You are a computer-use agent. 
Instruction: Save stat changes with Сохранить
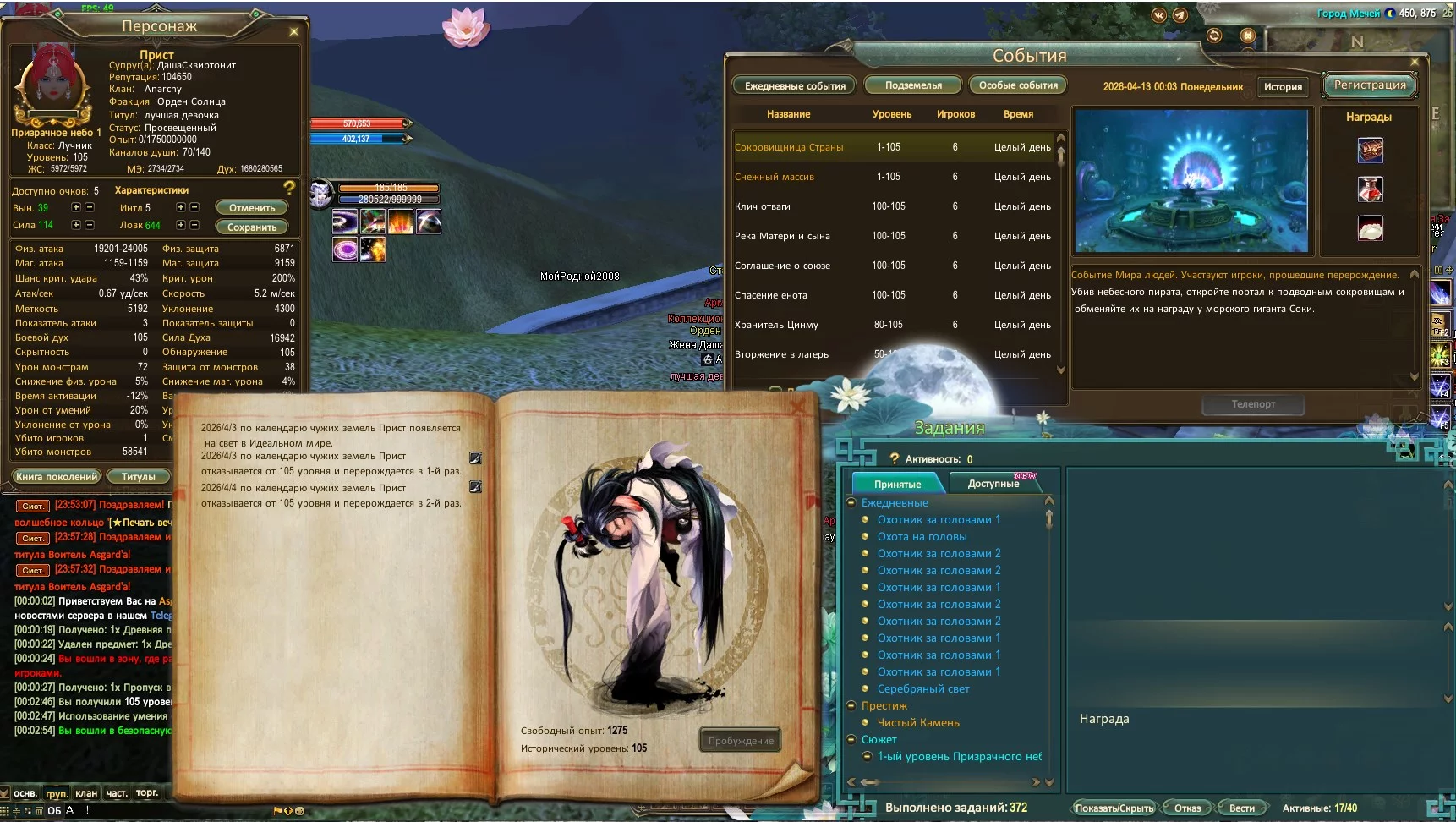[252, 227]
